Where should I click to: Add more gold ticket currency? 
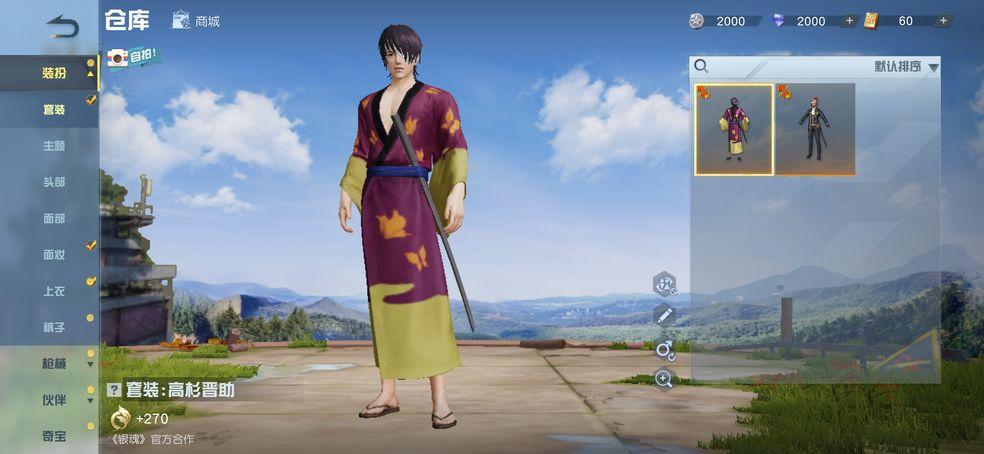coord(943,21)
